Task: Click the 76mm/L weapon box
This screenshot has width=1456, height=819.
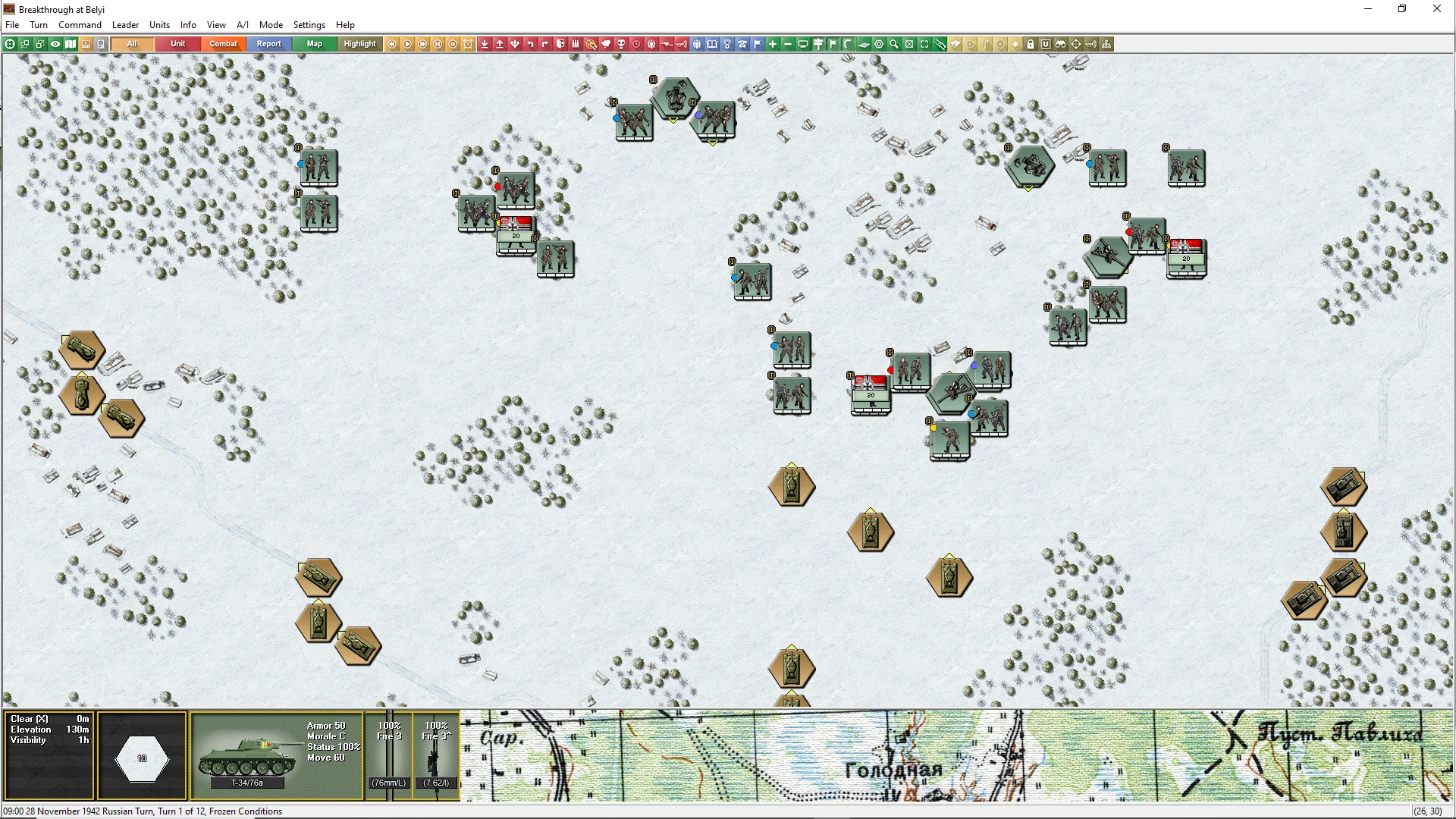Action: tap(388, 755)
